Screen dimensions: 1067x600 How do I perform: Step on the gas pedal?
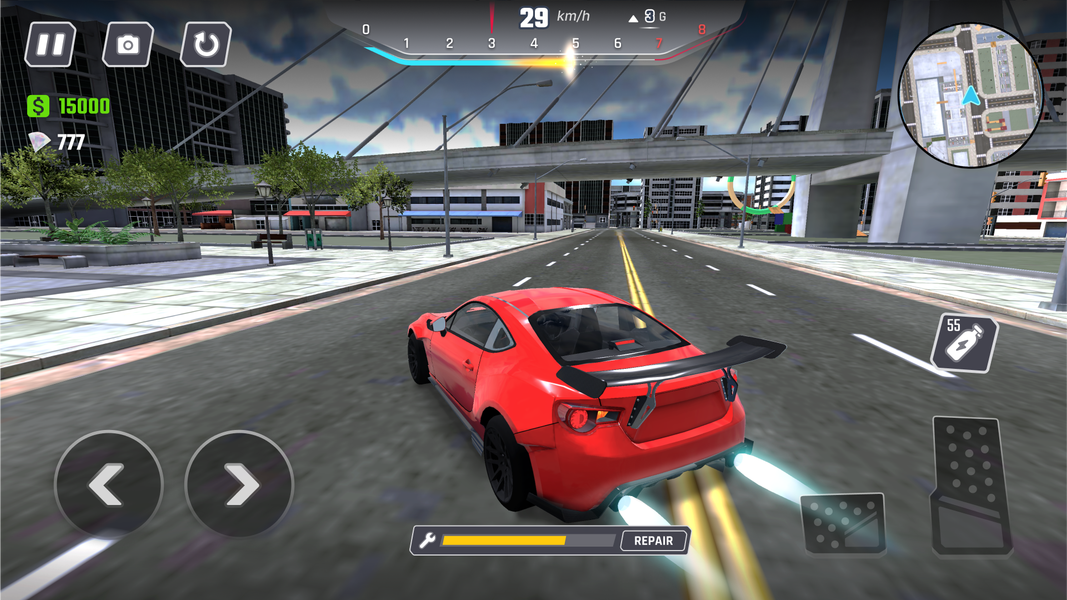(x=970, y=485)
